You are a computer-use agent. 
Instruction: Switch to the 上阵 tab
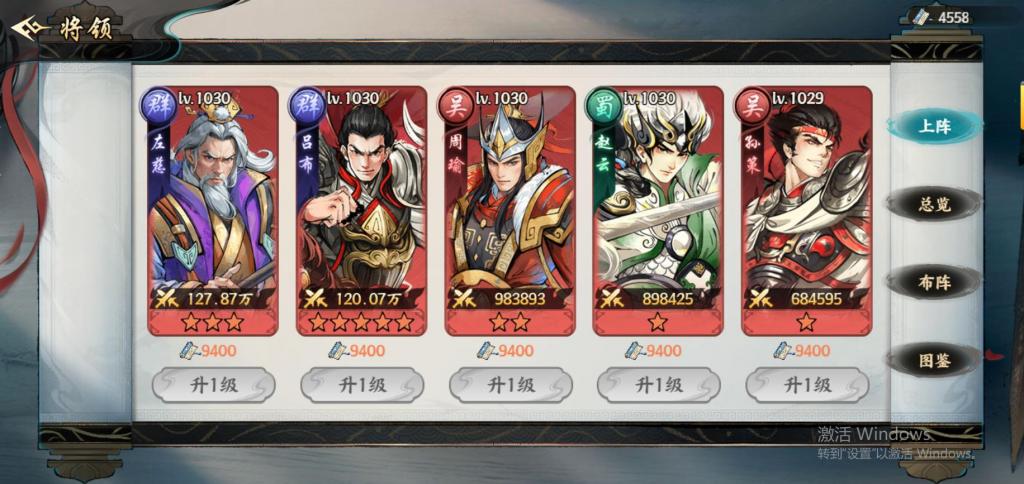934,126
